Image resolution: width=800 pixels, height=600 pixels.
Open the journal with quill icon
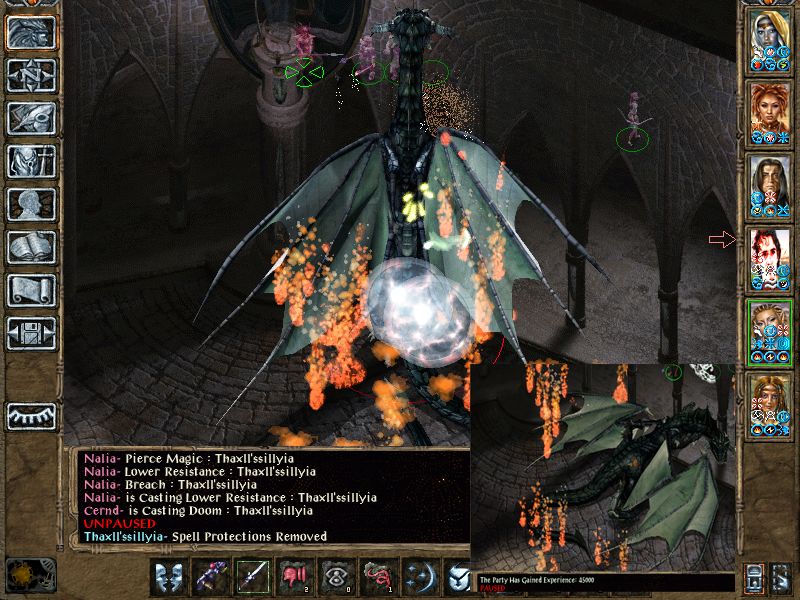click(x=30, y=118)
